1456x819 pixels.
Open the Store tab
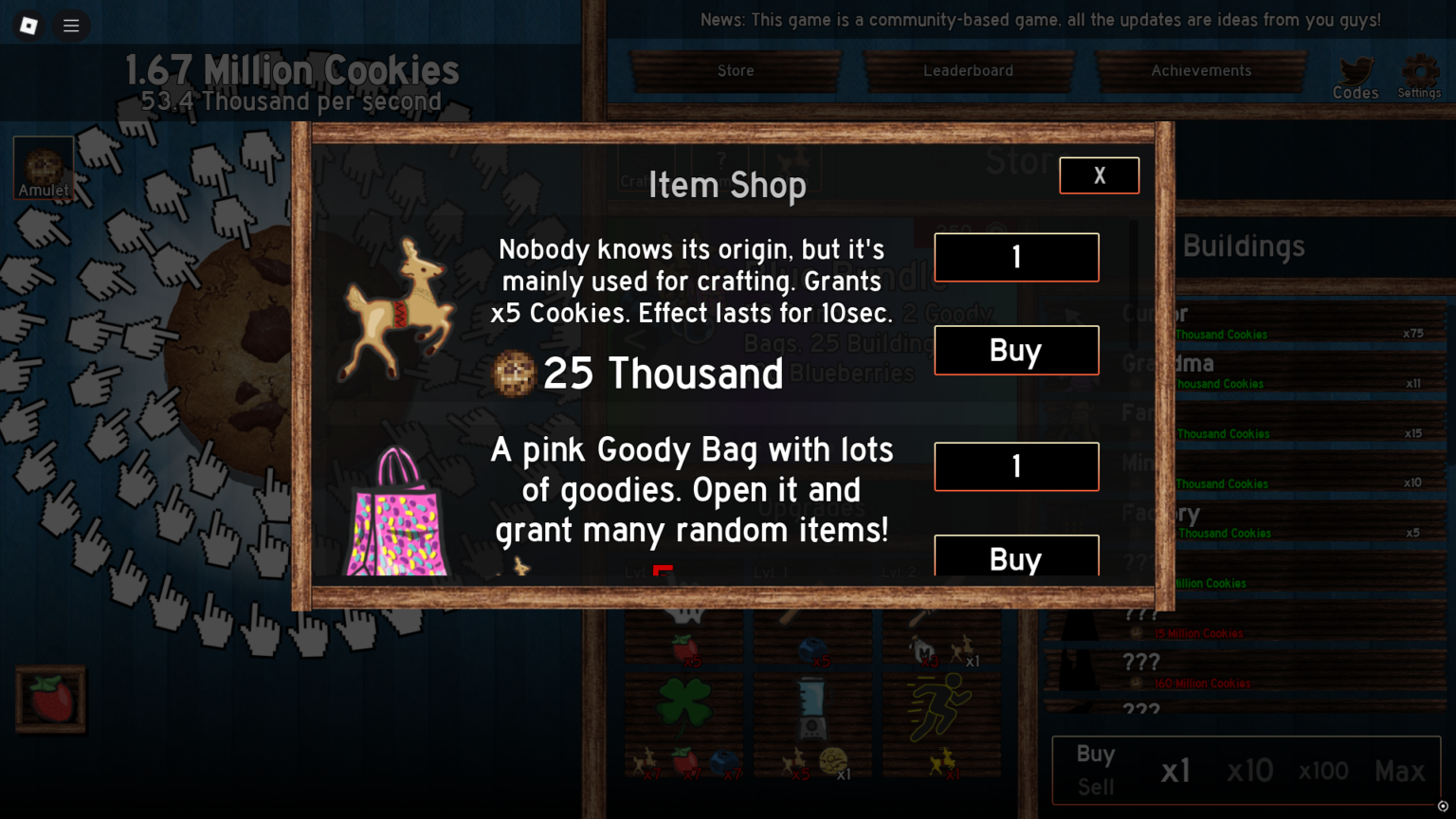pyautogui.click(x=736, y=70)
